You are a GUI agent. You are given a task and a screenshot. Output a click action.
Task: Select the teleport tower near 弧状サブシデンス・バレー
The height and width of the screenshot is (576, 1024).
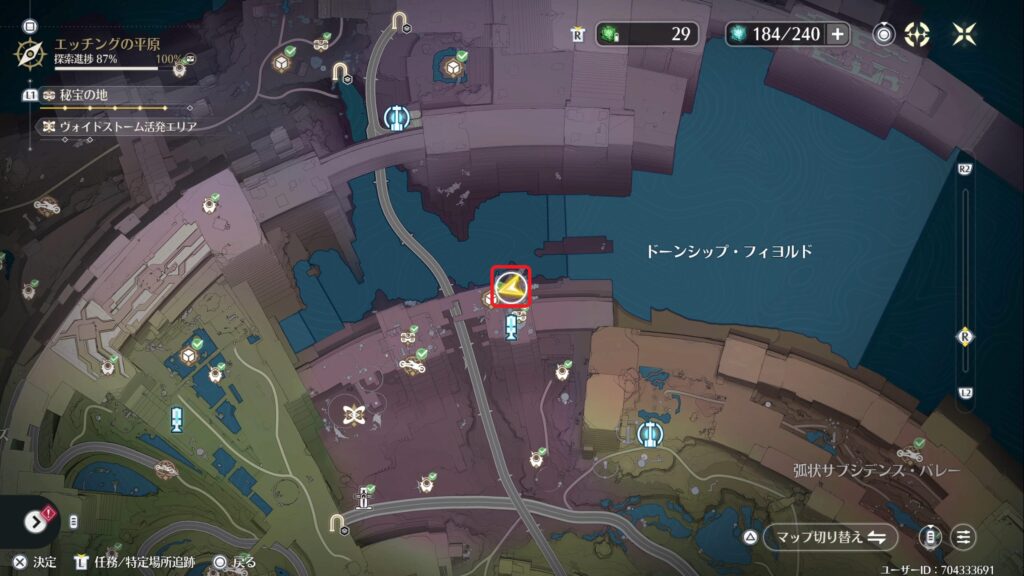coord(650,433)
